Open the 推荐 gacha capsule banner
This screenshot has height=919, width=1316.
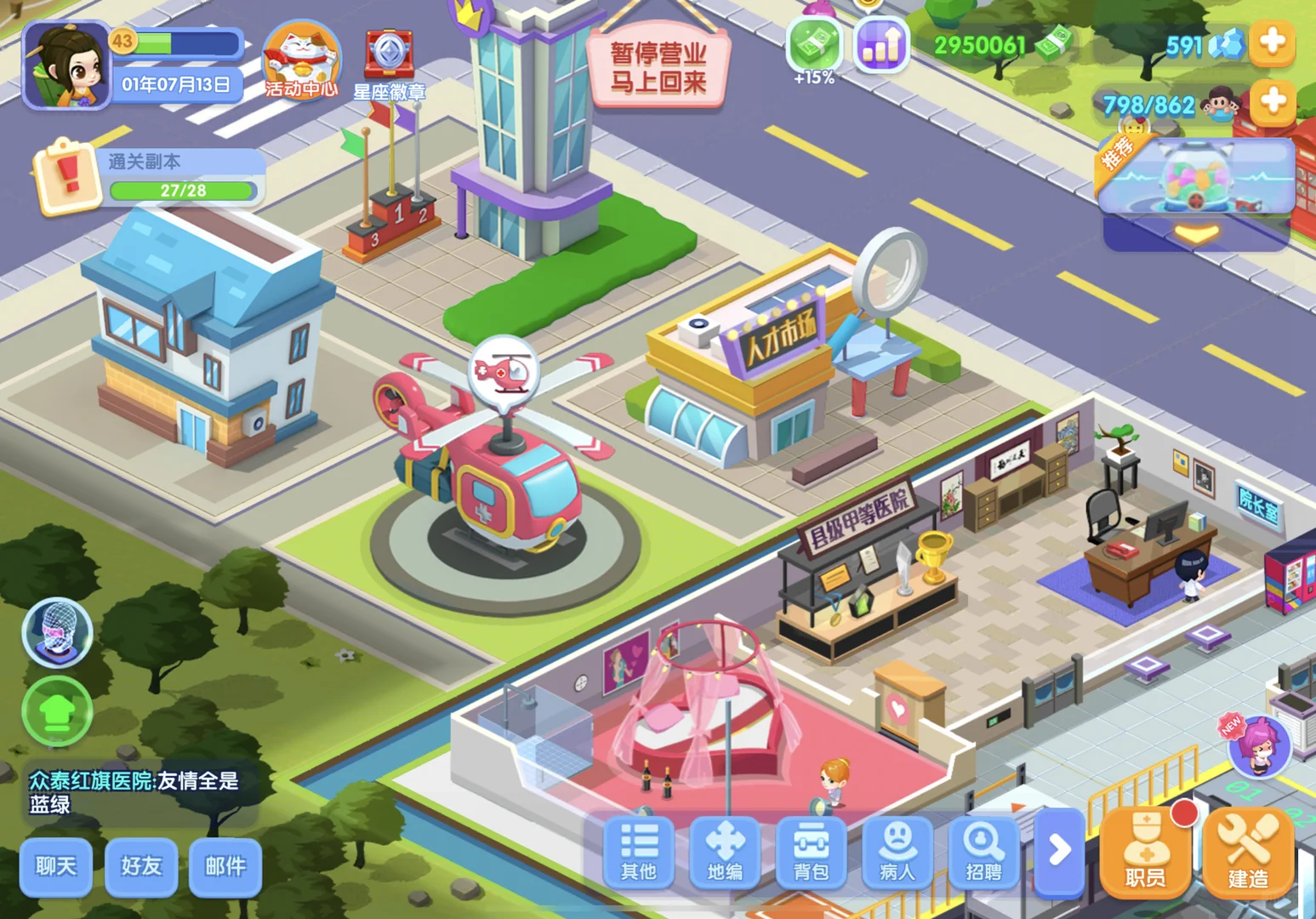point(1197,179)
